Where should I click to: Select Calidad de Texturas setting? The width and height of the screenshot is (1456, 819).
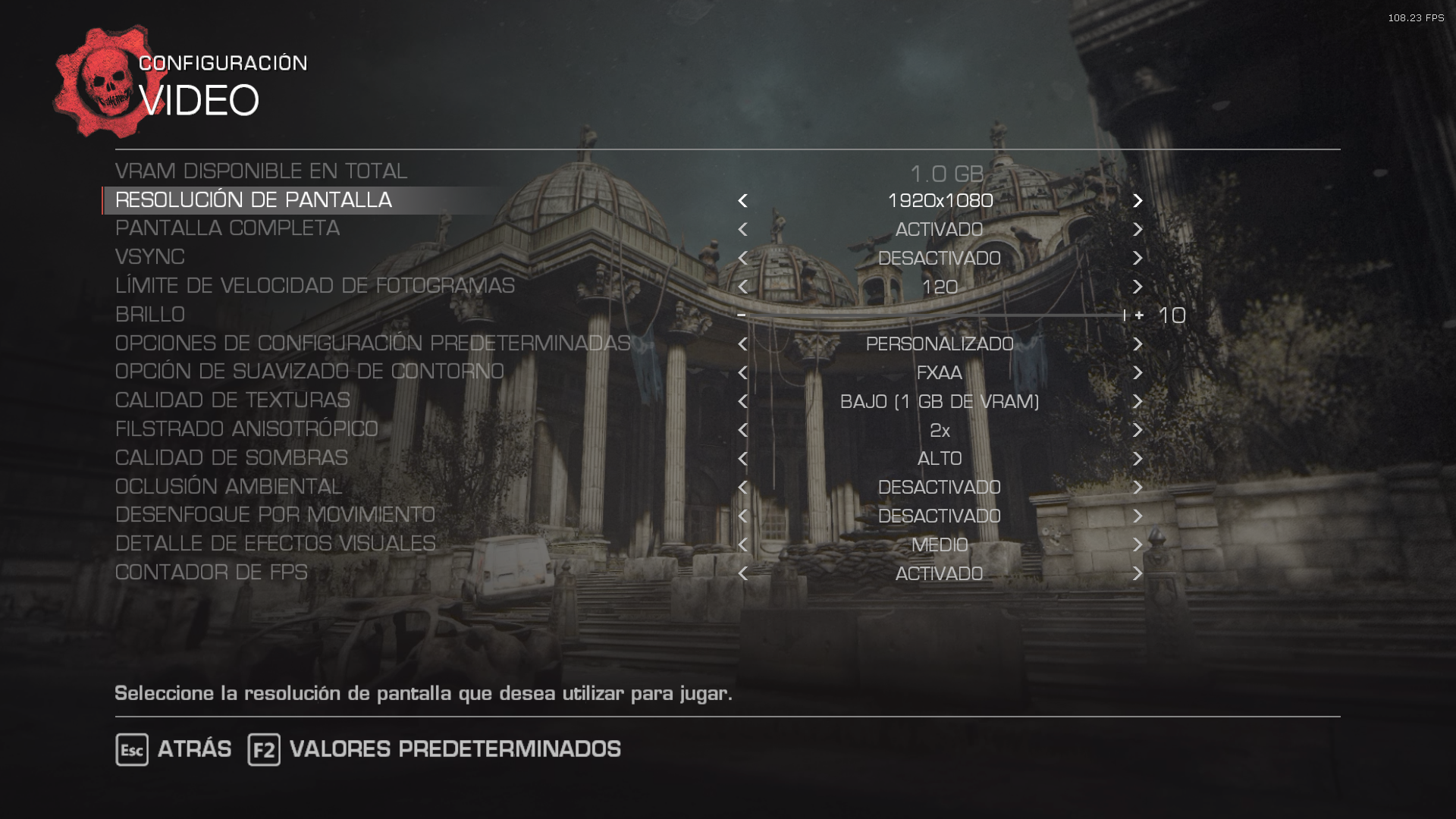click(232, 400)
